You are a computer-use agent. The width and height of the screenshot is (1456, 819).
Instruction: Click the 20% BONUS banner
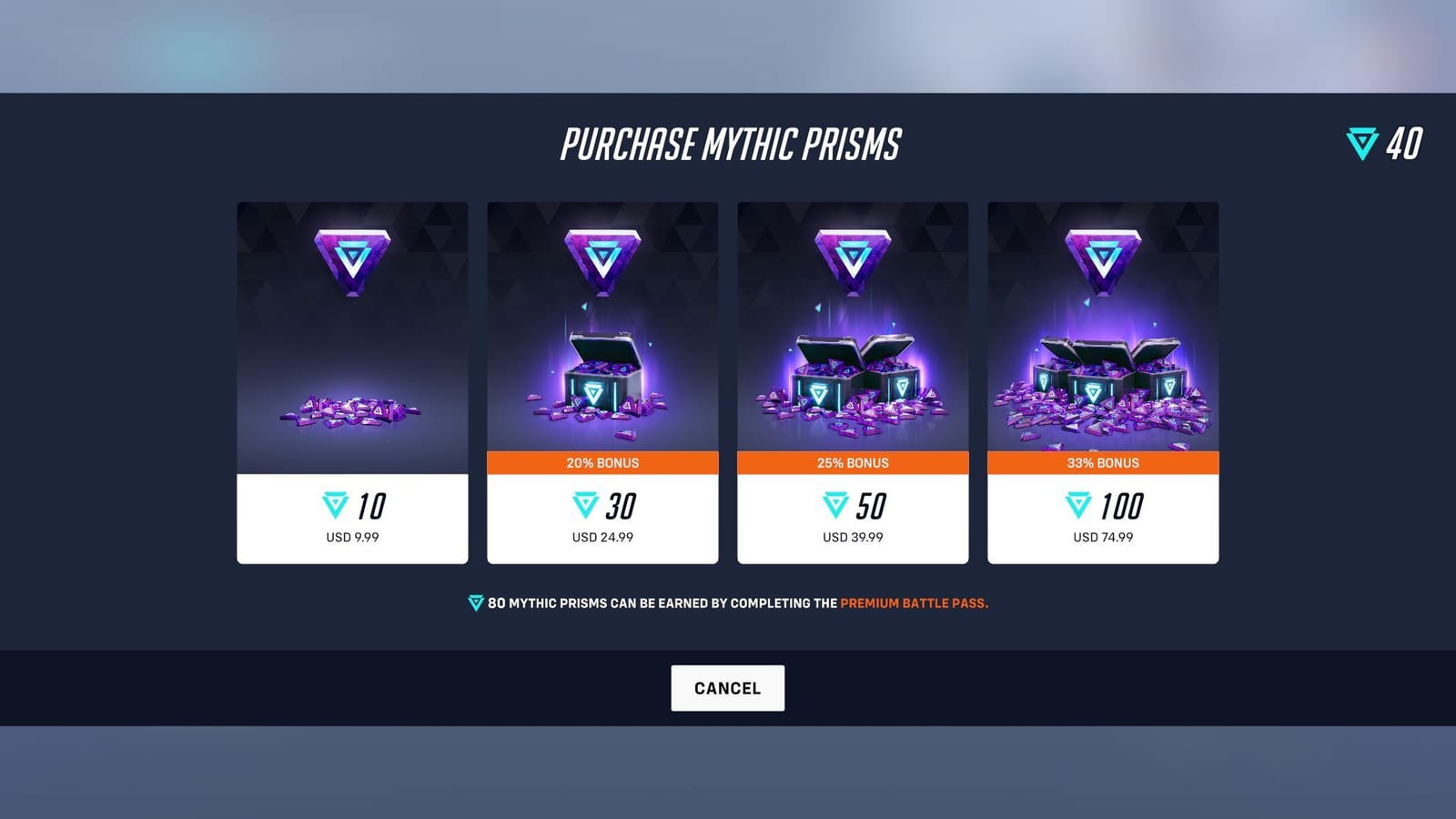(x=602, y=463)
